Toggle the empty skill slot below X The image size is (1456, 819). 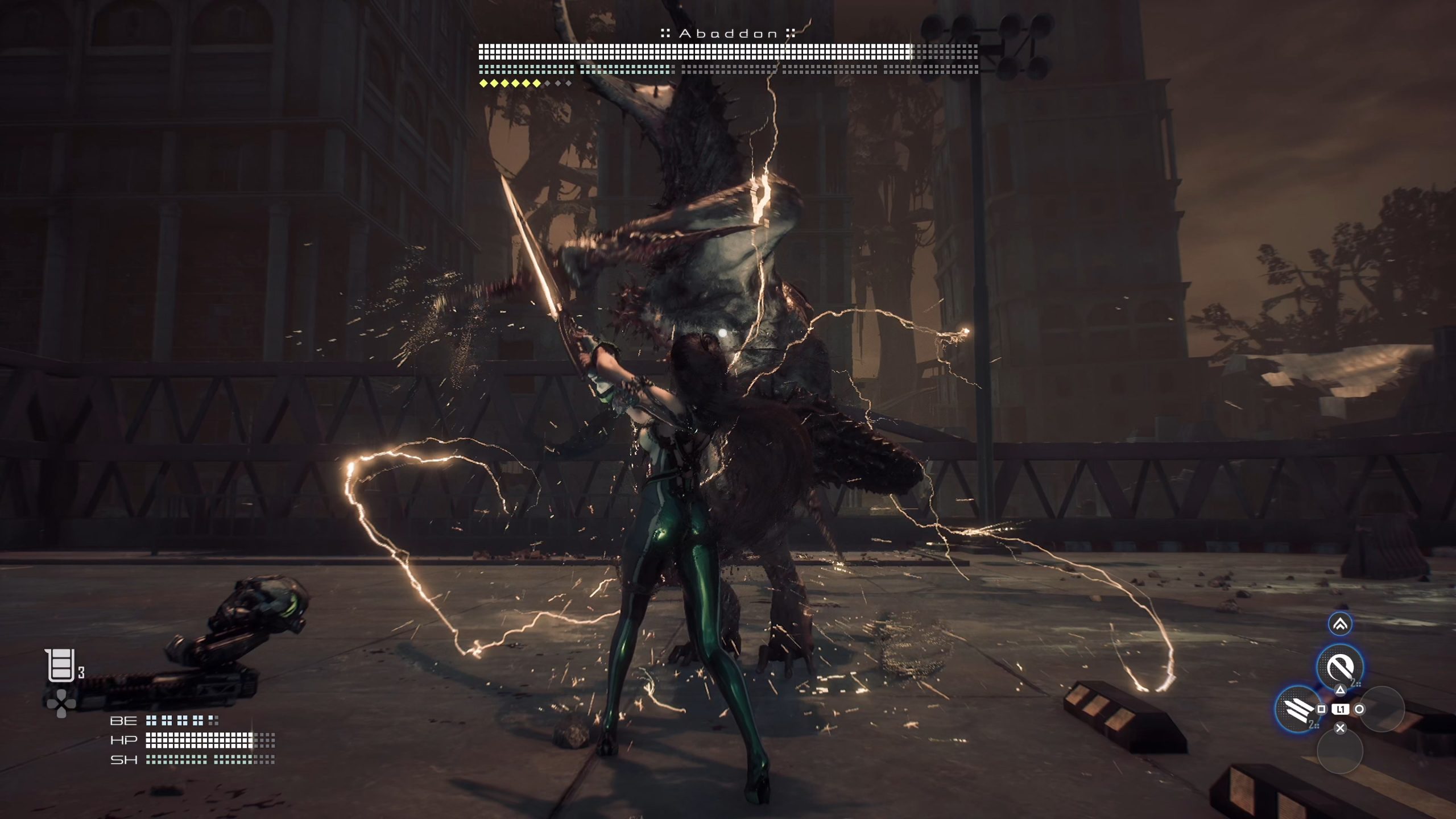pos(1341,754)
